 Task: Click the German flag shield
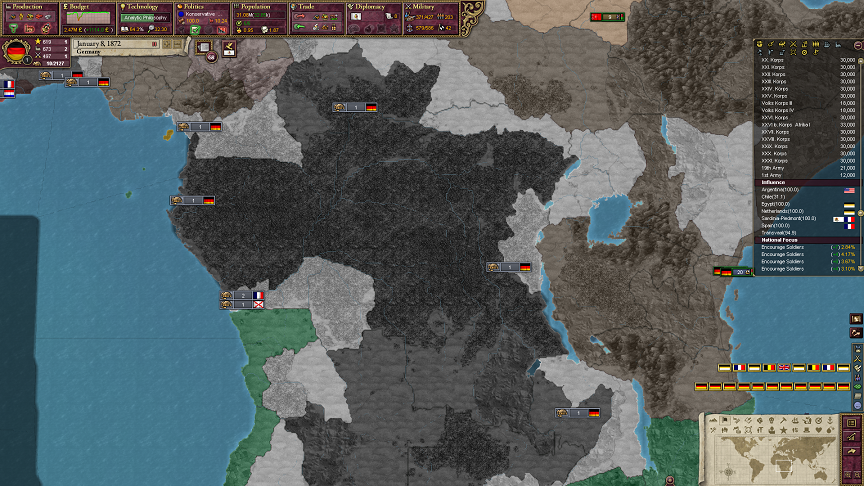pyautogui.click(x=16, y=52)
